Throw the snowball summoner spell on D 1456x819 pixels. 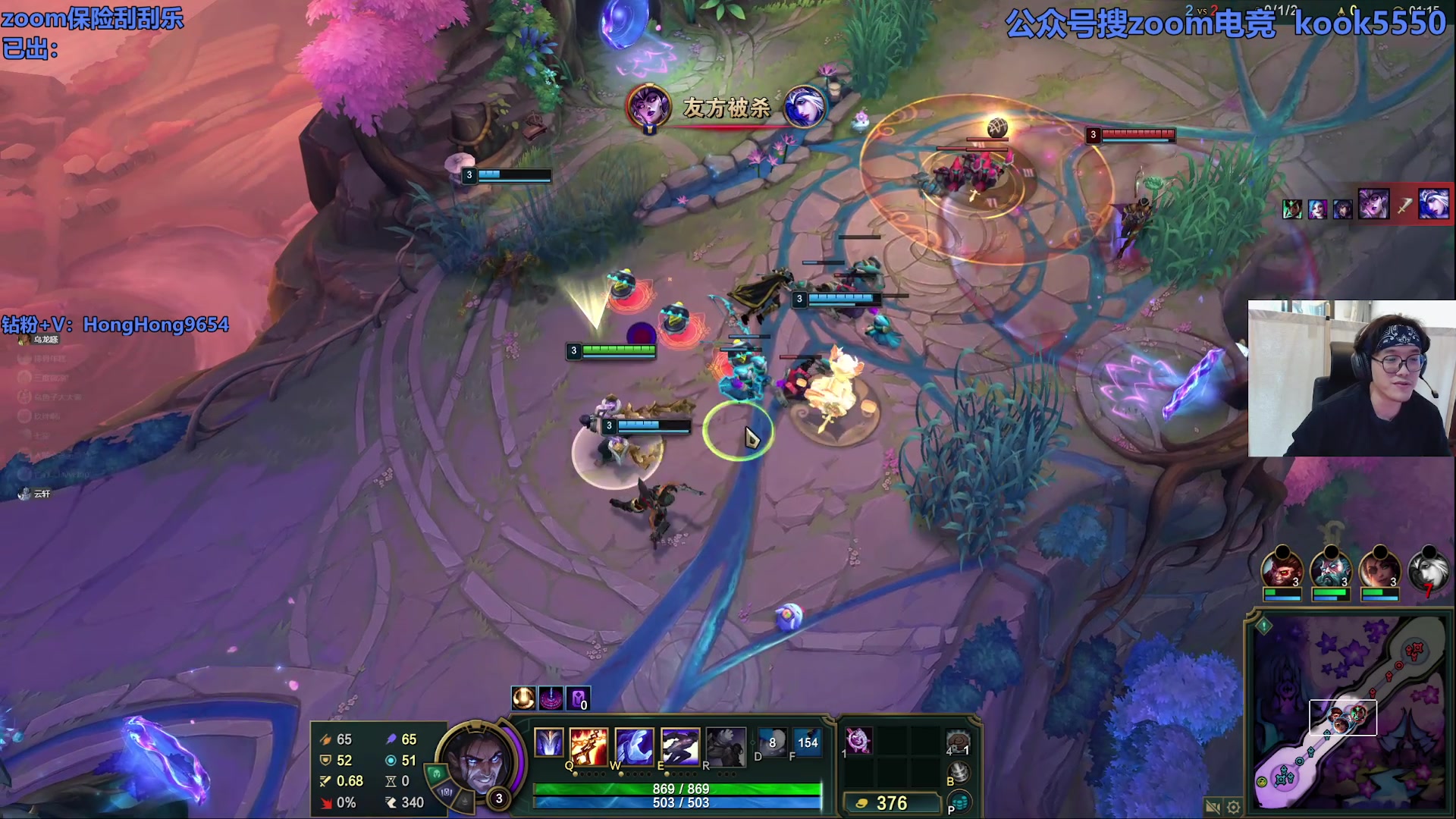(x=772, y=742)
